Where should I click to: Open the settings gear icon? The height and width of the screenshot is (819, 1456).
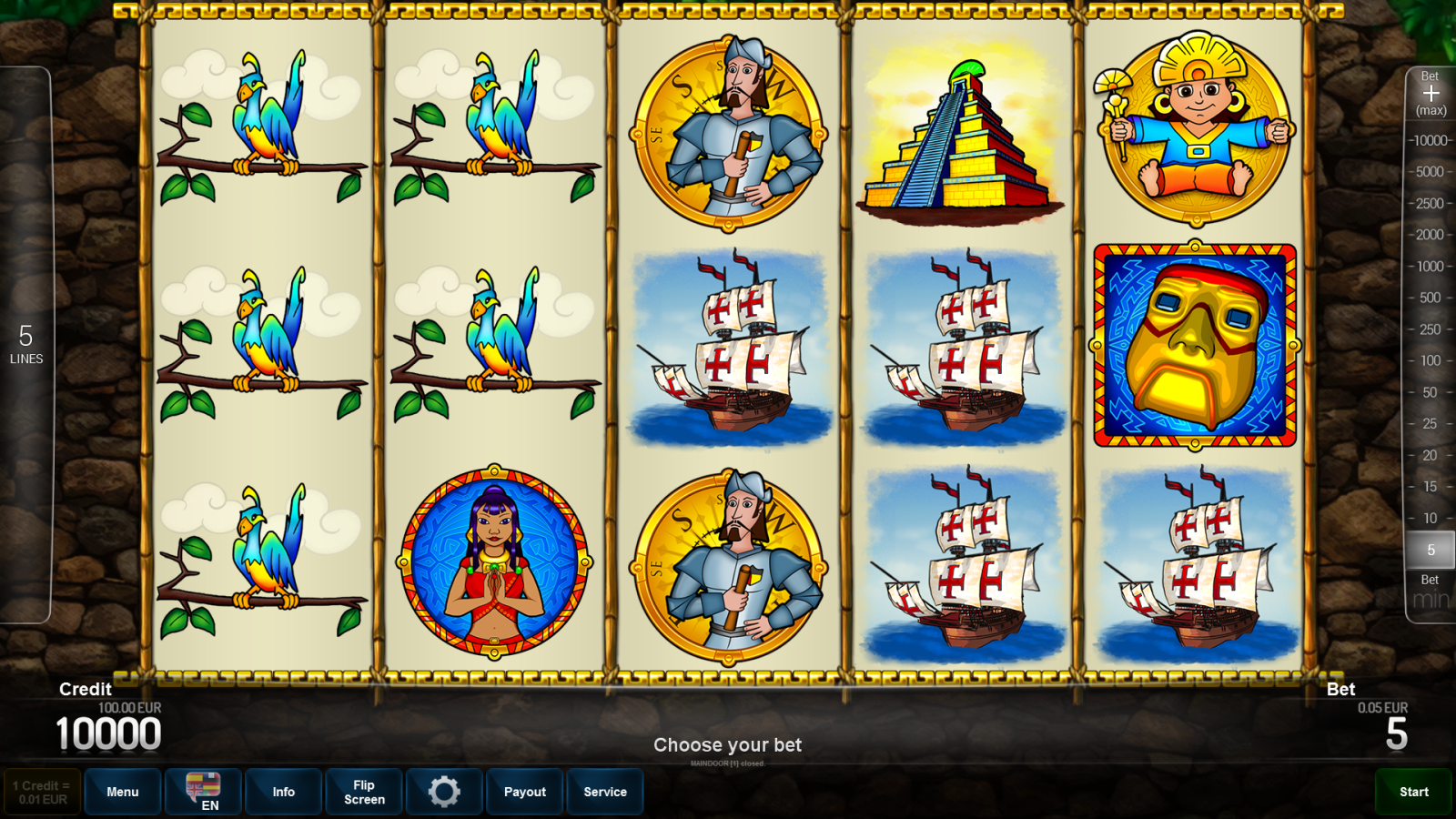(x=444, y=792)
